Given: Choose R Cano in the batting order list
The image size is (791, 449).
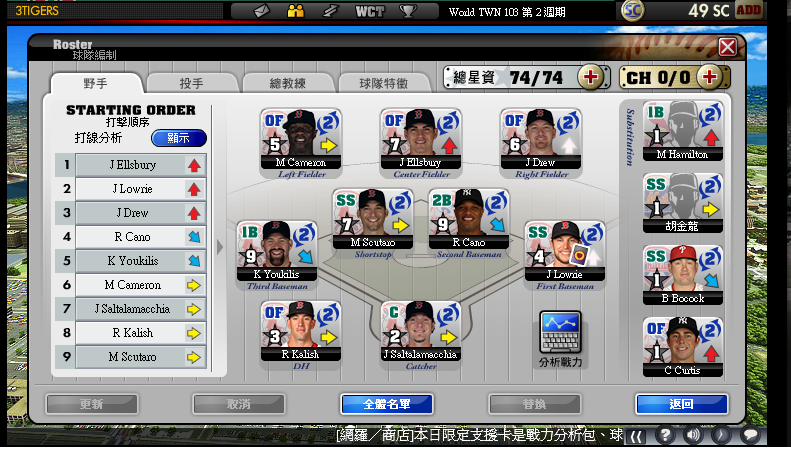Looking at the screenshot, I should pos(131,237).
